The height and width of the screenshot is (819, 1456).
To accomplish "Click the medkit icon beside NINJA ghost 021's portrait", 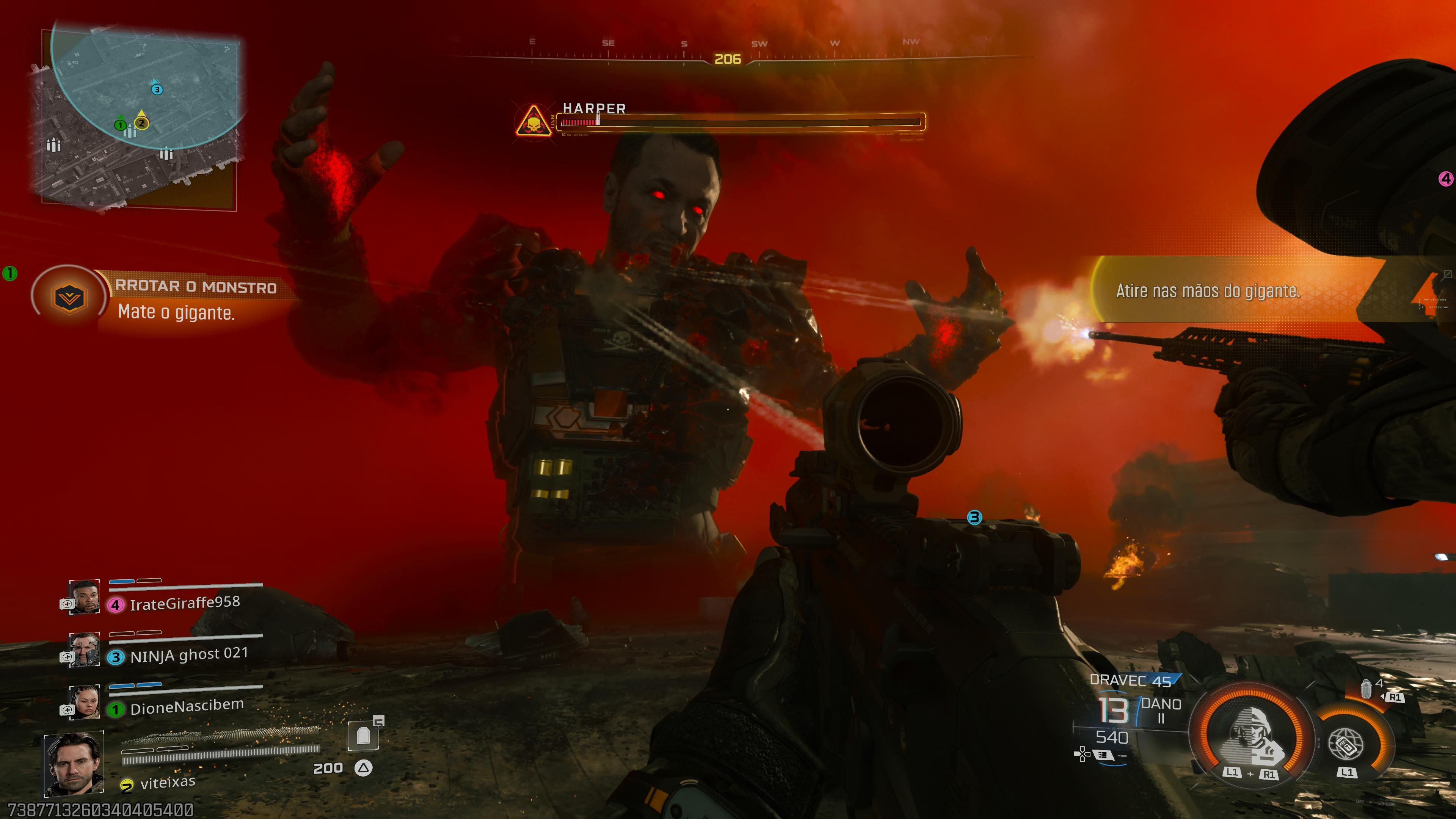I will click(x=67, y=657).
